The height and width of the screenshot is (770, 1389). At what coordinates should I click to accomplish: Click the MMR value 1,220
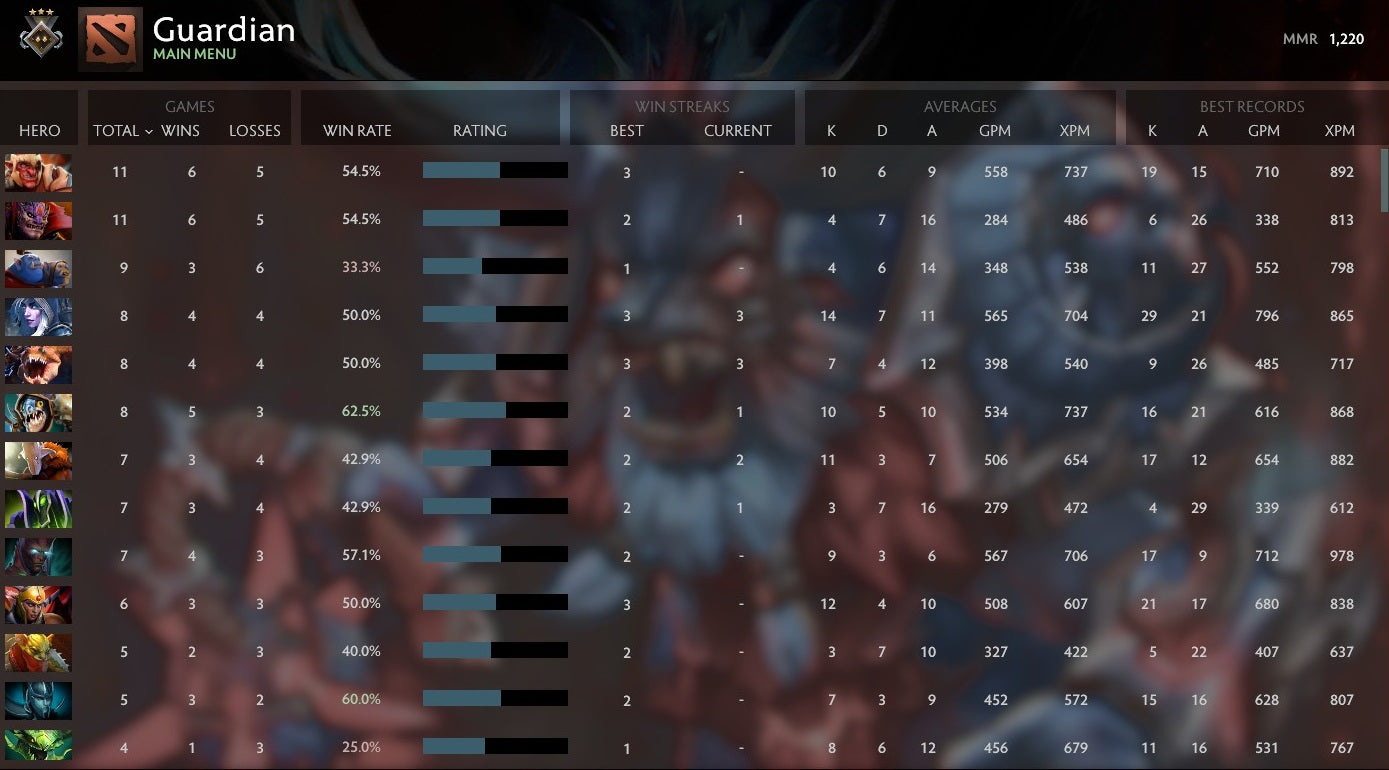click(1347, 39)
